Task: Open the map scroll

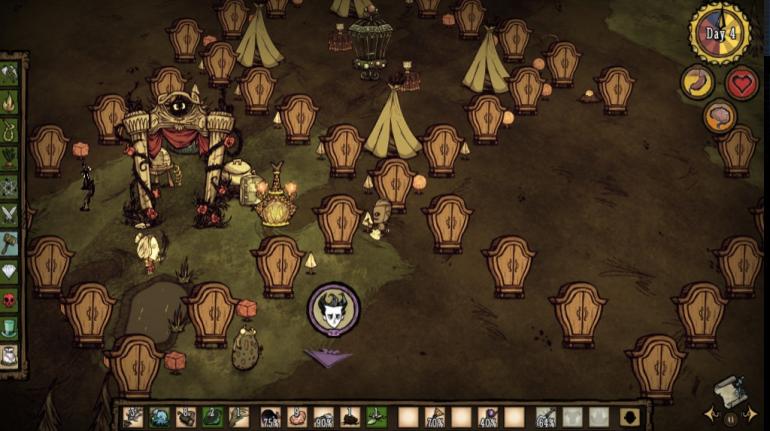Action: coord(731,392)
